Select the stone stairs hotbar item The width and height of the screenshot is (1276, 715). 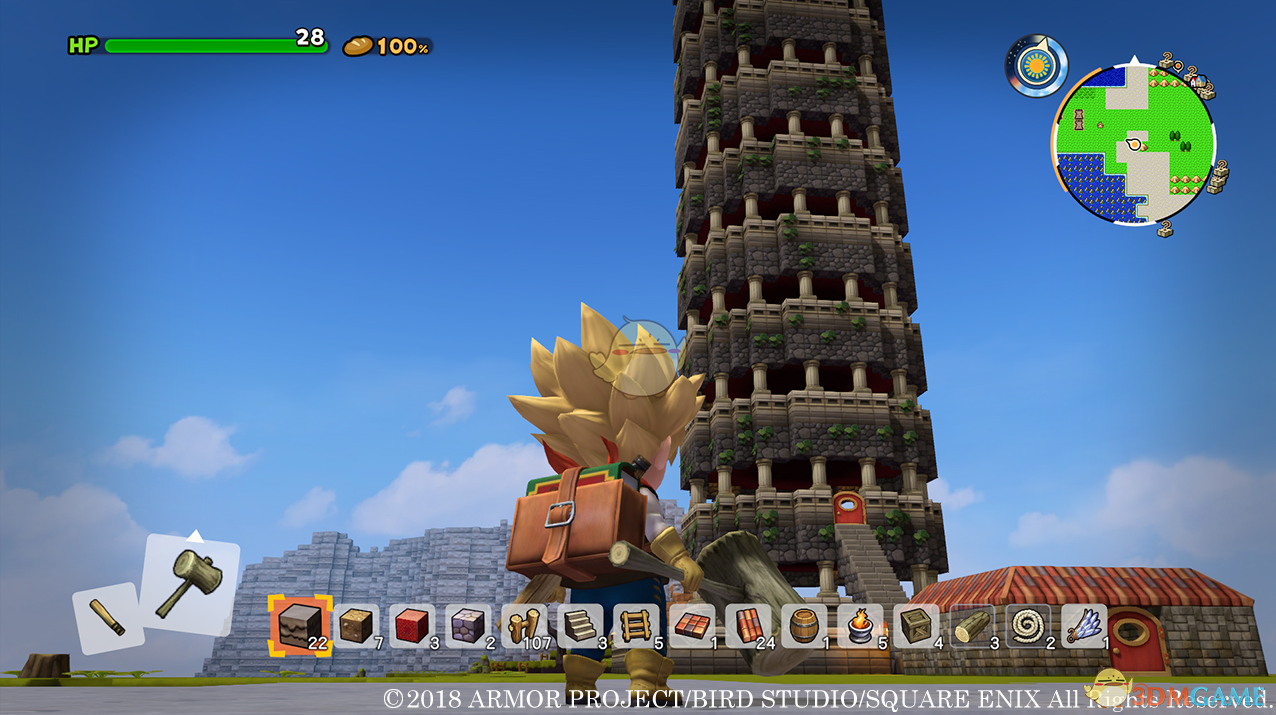(x=581, y=626)
